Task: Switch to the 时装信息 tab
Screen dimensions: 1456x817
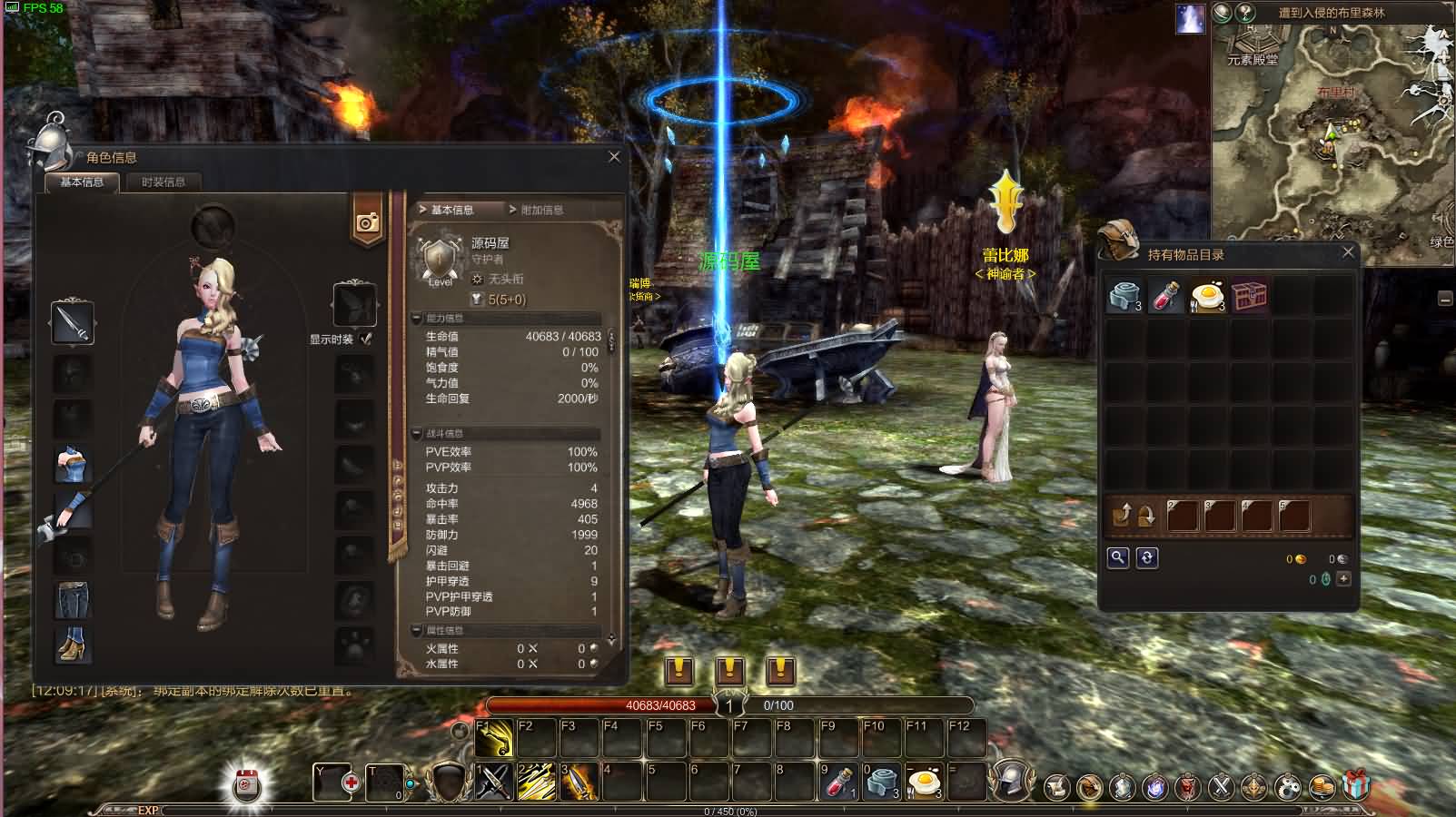Action: 164,182
